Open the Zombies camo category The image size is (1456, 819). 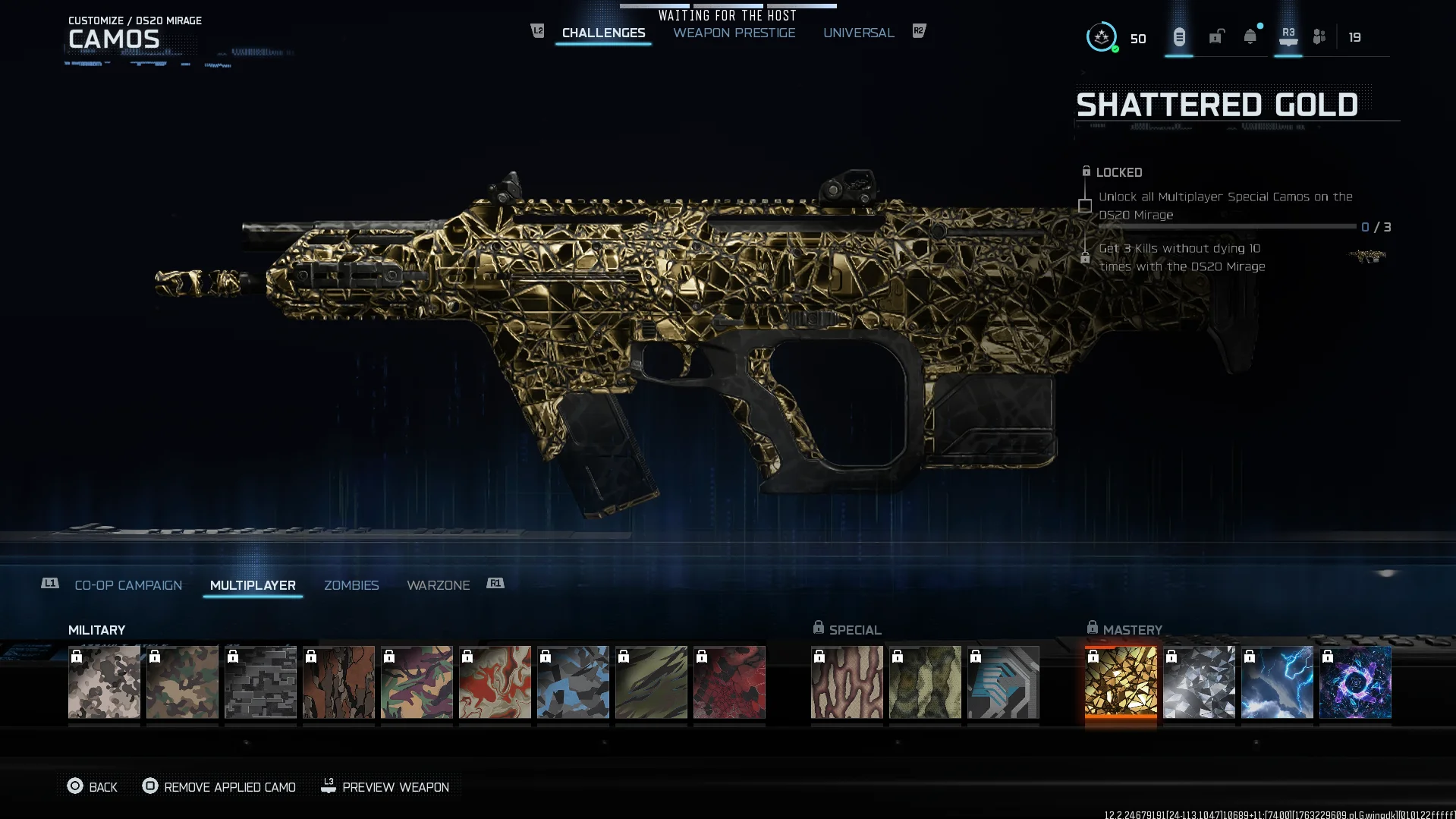pos(351,584)
